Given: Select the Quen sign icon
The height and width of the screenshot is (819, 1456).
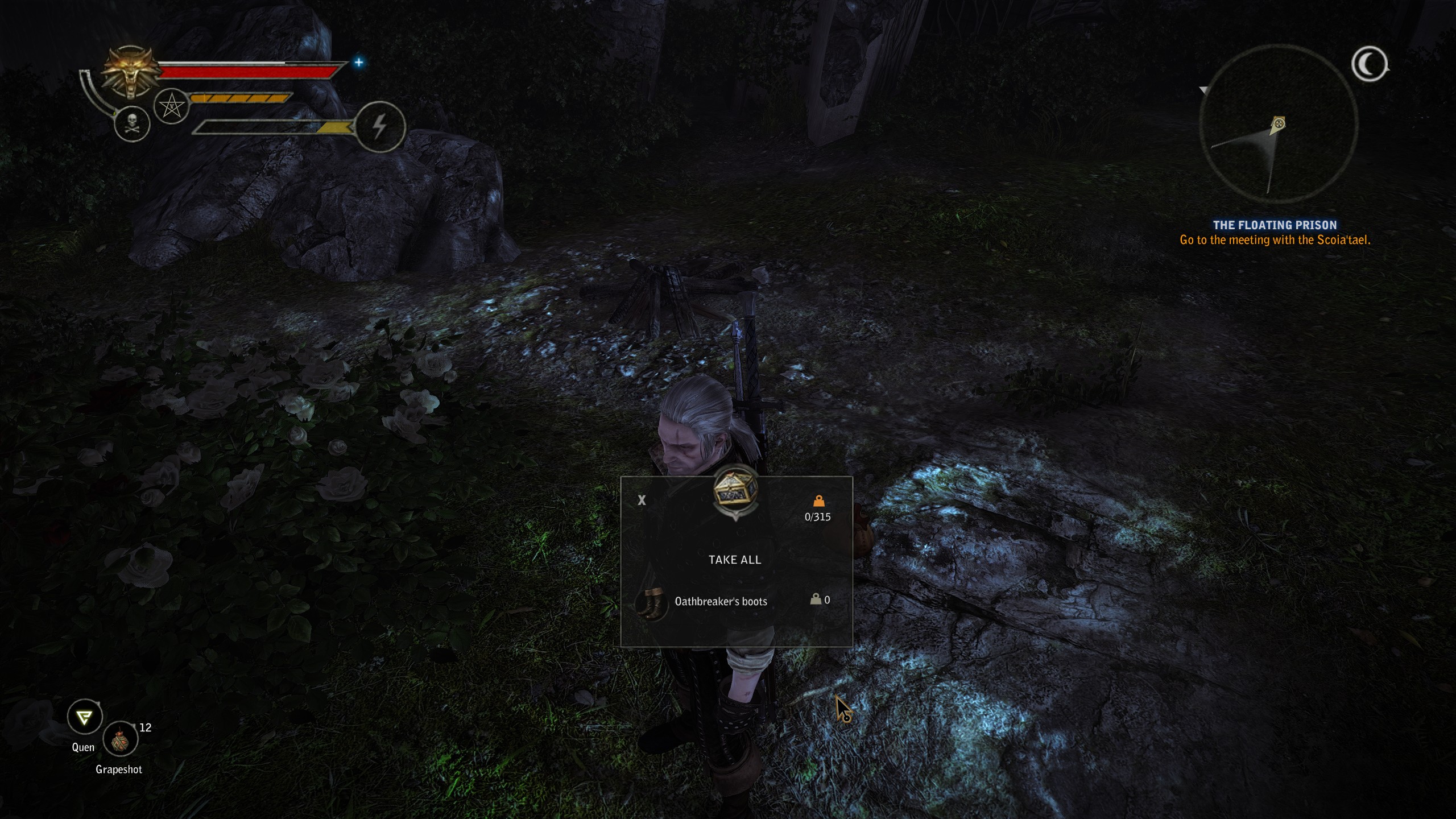Looking at the screenshot, I should 85,717.
